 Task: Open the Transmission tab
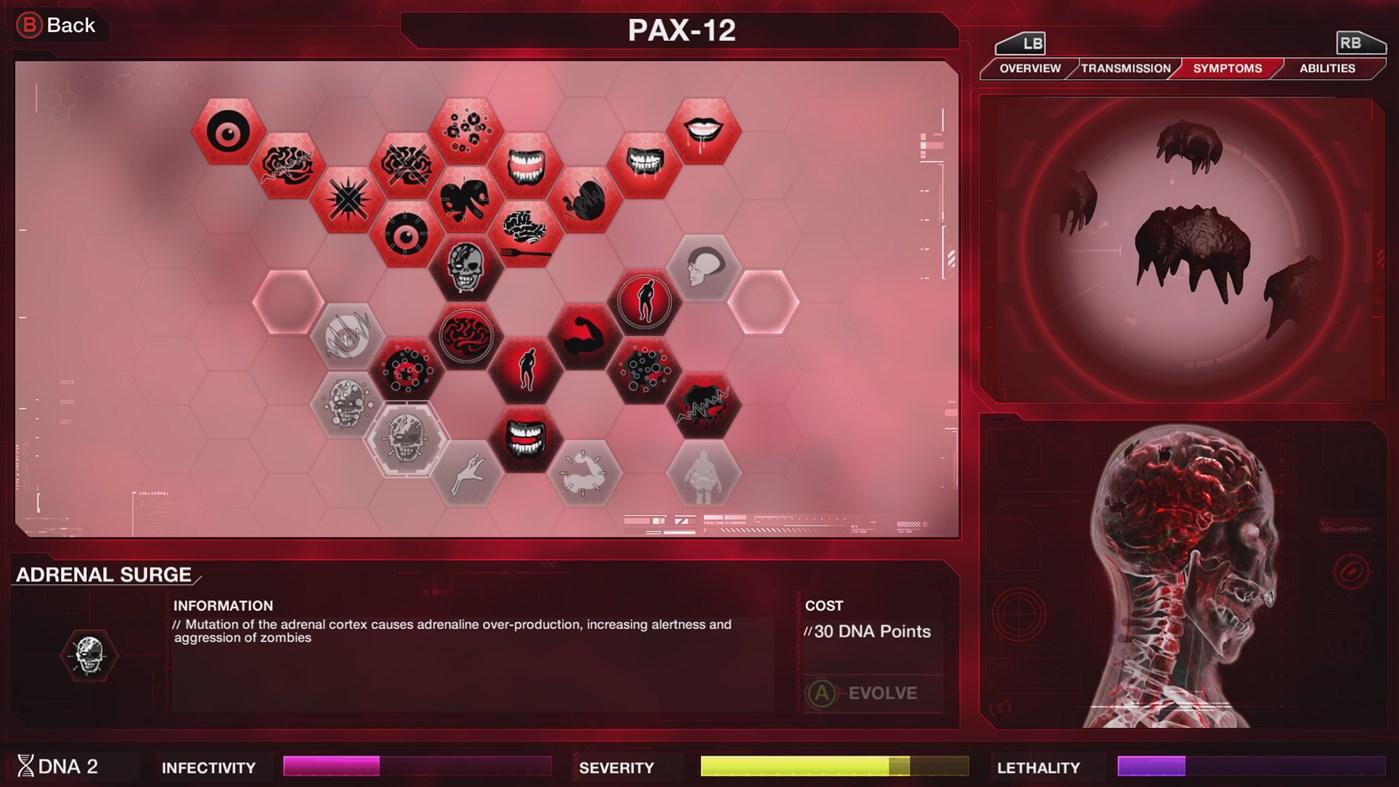(x=1125, y=68)
